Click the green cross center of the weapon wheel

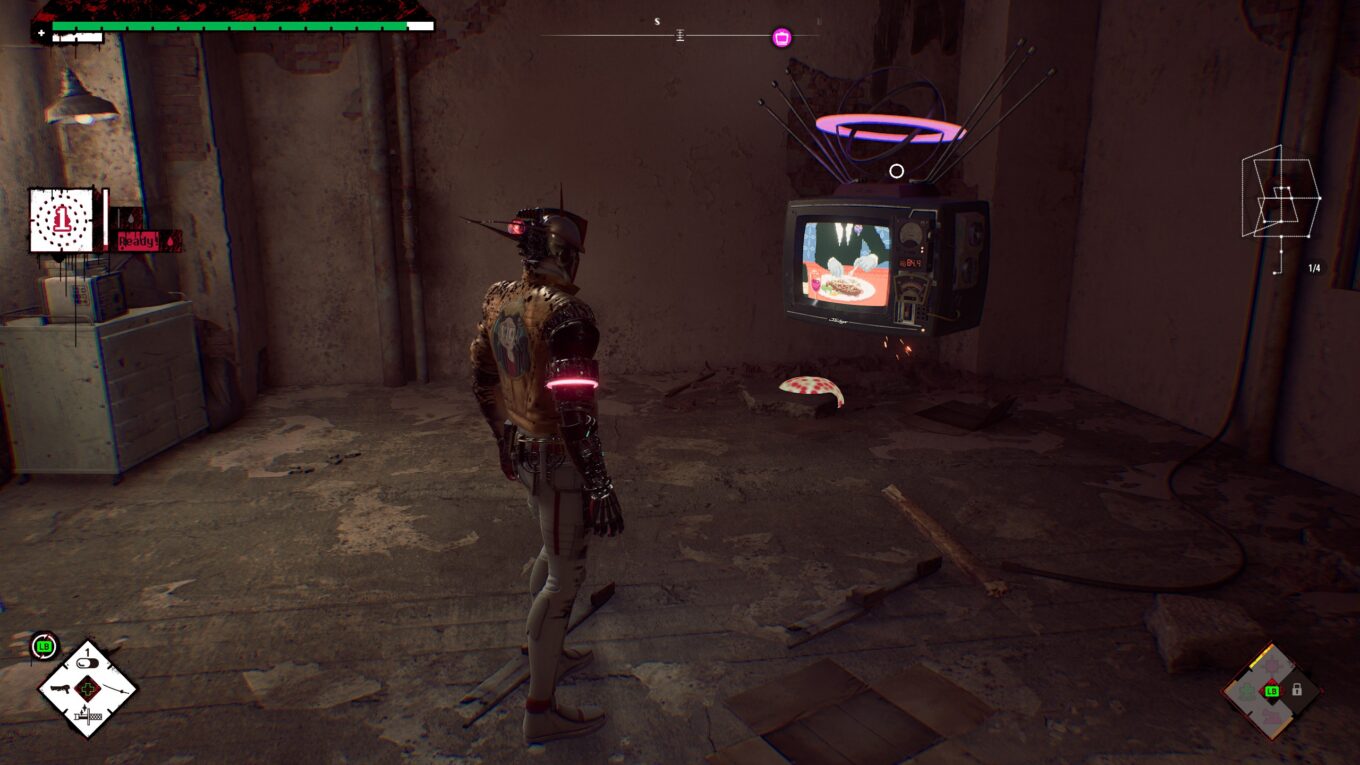(88, 689)
